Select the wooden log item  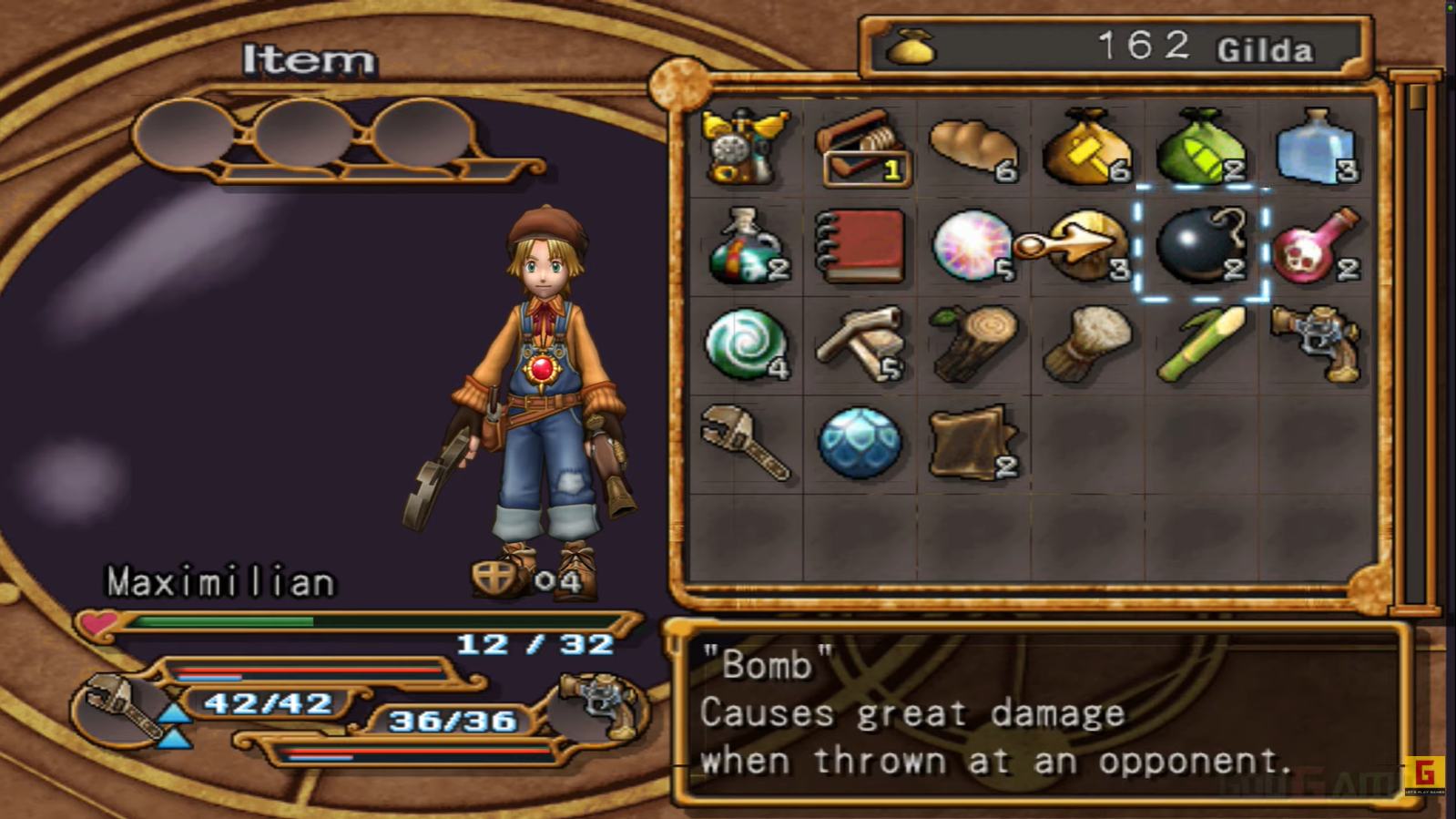pos(972,344)
